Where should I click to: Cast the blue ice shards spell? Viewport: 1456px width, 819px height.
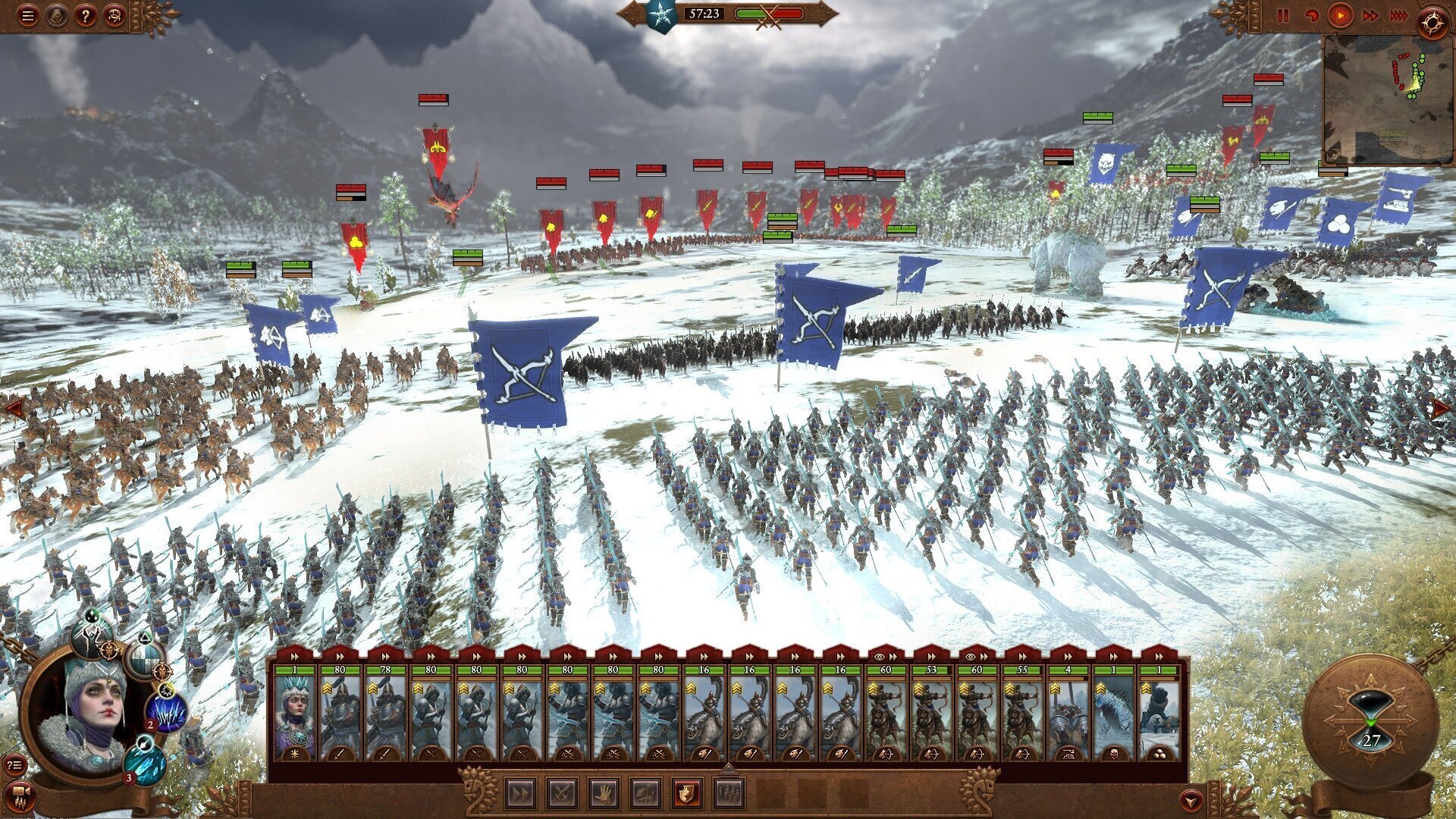pos(166,713)
